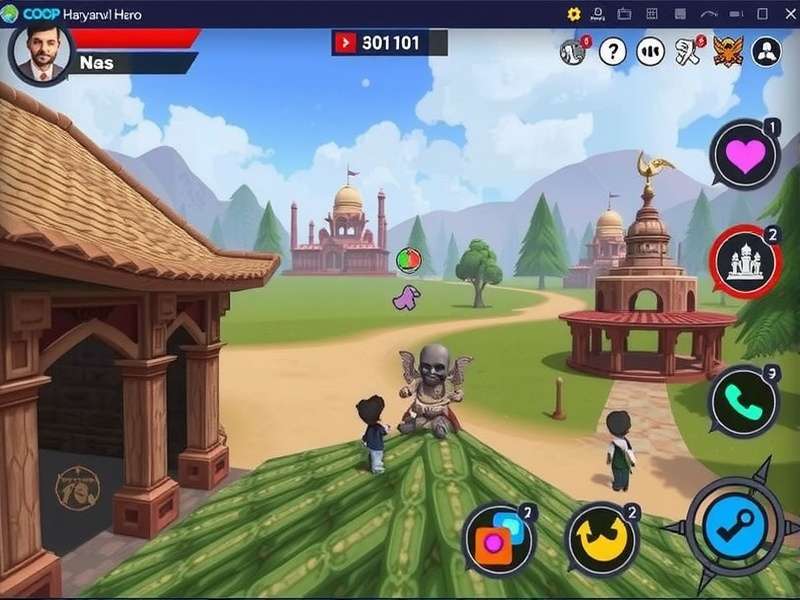Open the friends silhouette icon

click(766, 50)
